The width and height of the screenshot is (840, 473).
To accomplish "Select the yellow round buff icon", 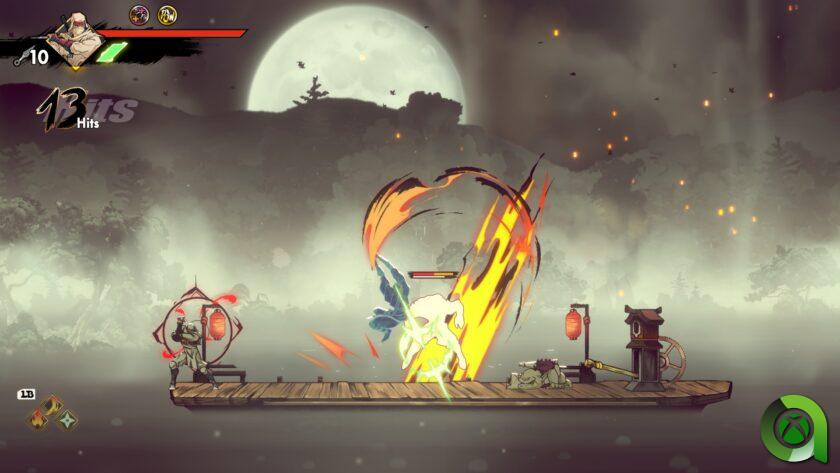I will [x=167, y=14].
